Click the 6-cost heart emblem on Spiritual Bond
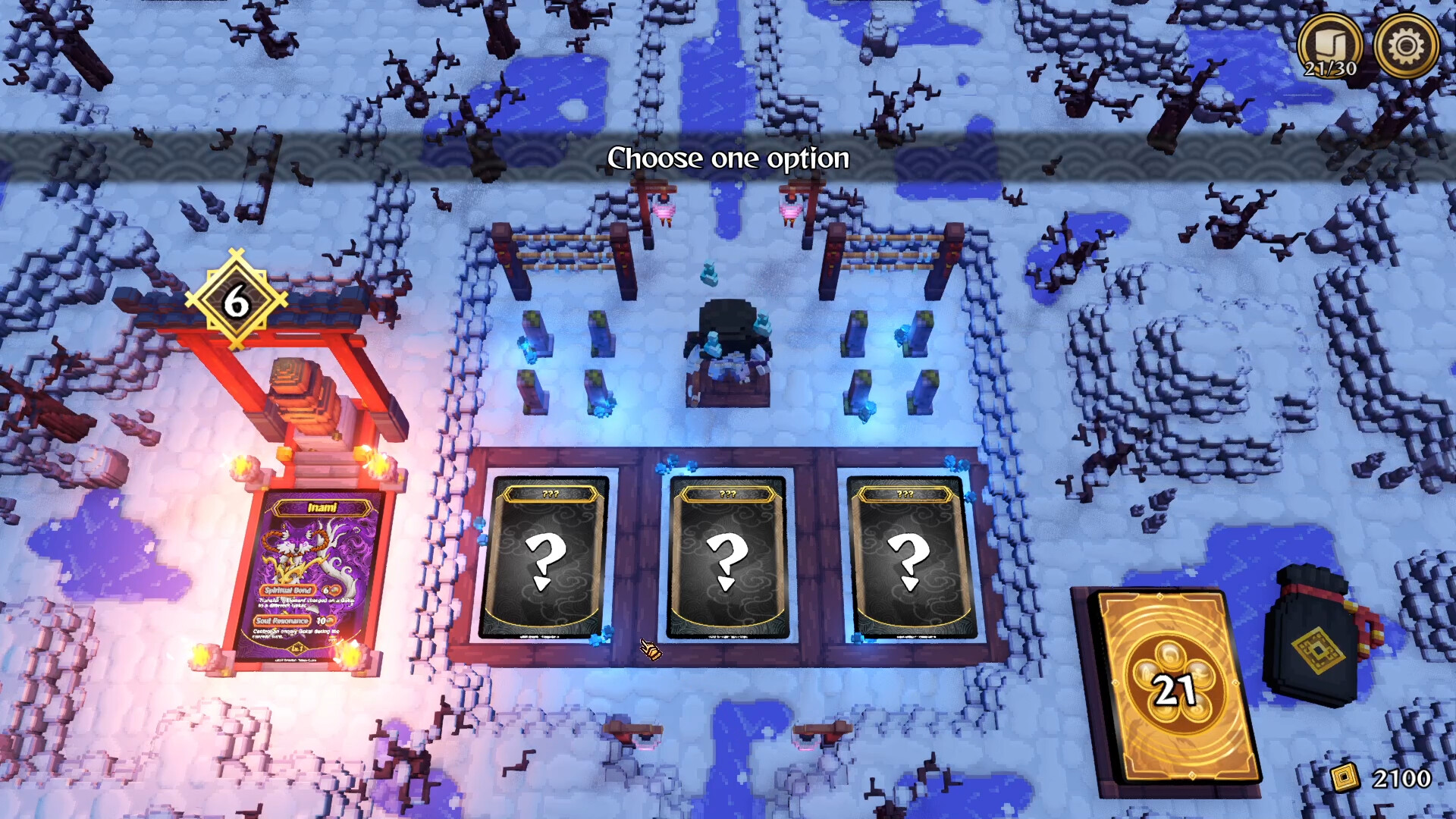 (x=332, y=590)
